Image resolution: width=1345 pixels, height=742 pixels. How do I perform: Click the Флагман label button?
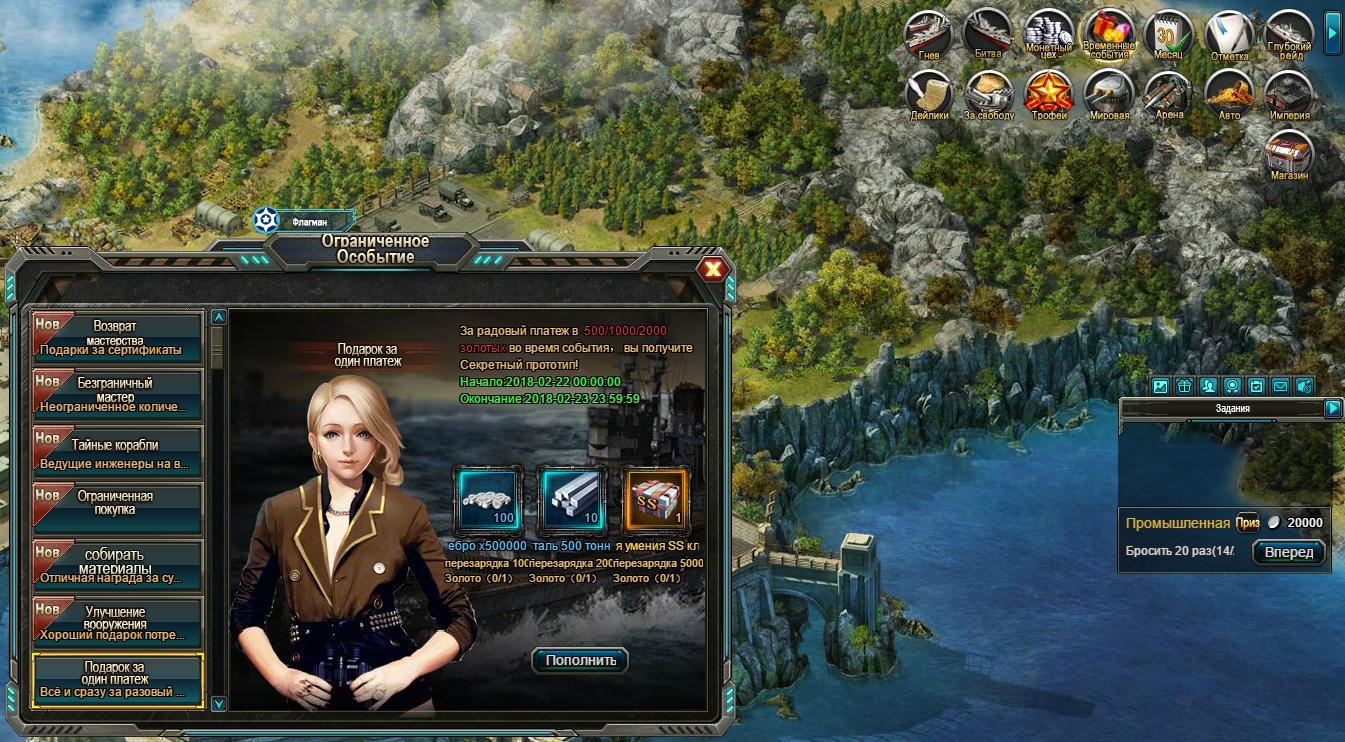(x=305, y=220)
